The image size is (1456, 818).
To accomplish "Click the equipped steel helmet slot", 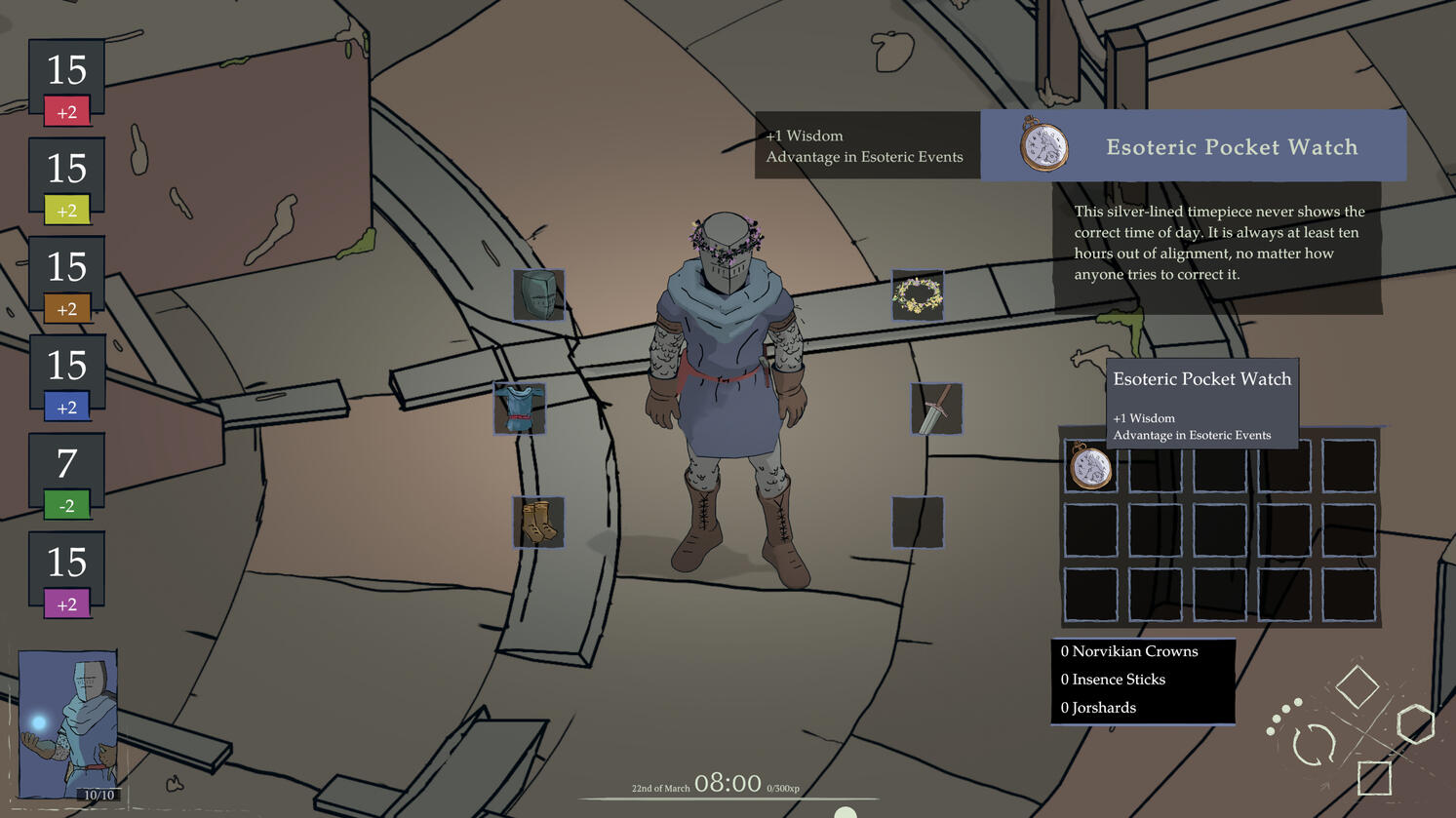I will (x=538, y=295).
